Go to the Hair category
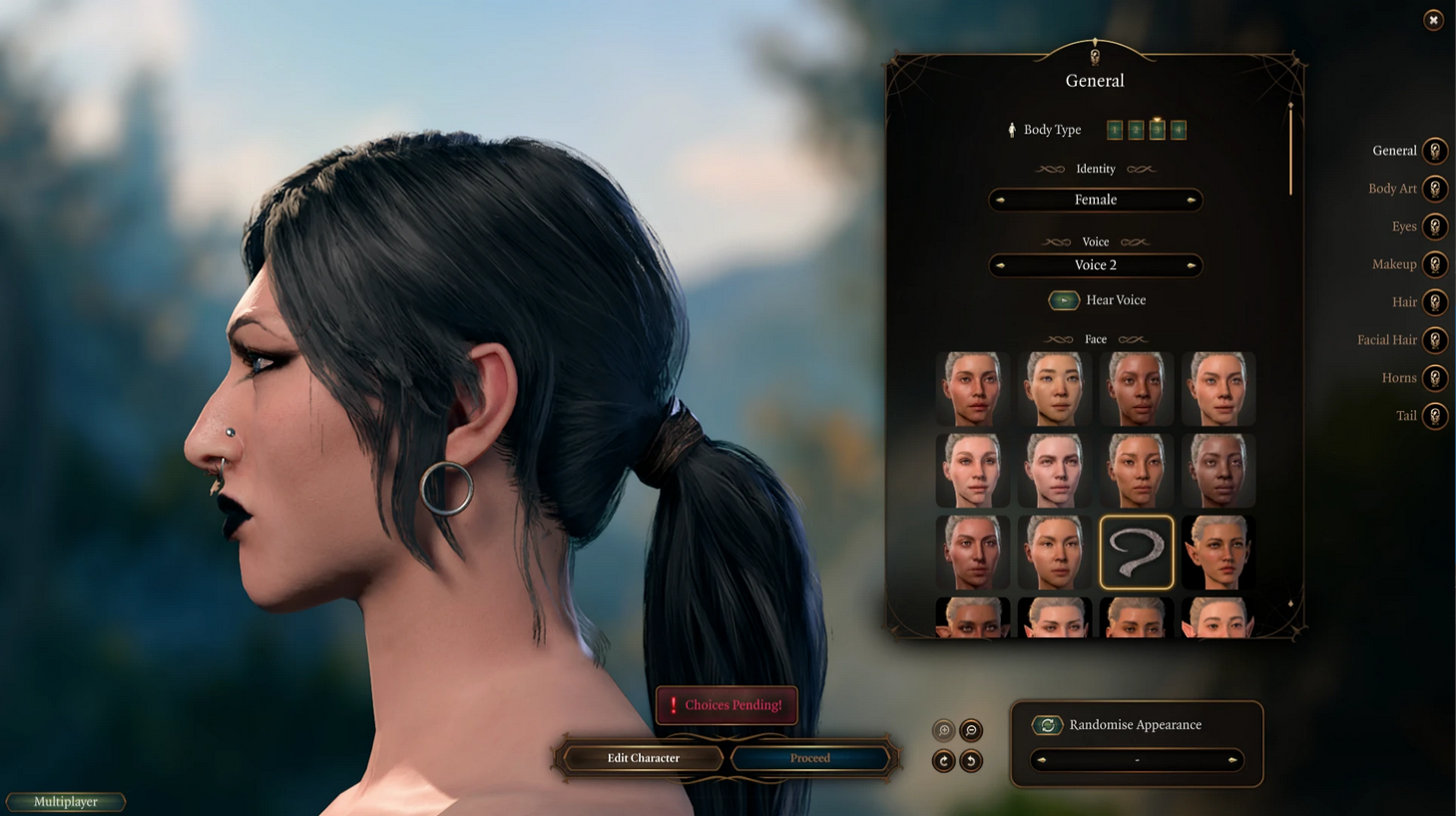This screenshot has height=816, width=1456. 1435,301
